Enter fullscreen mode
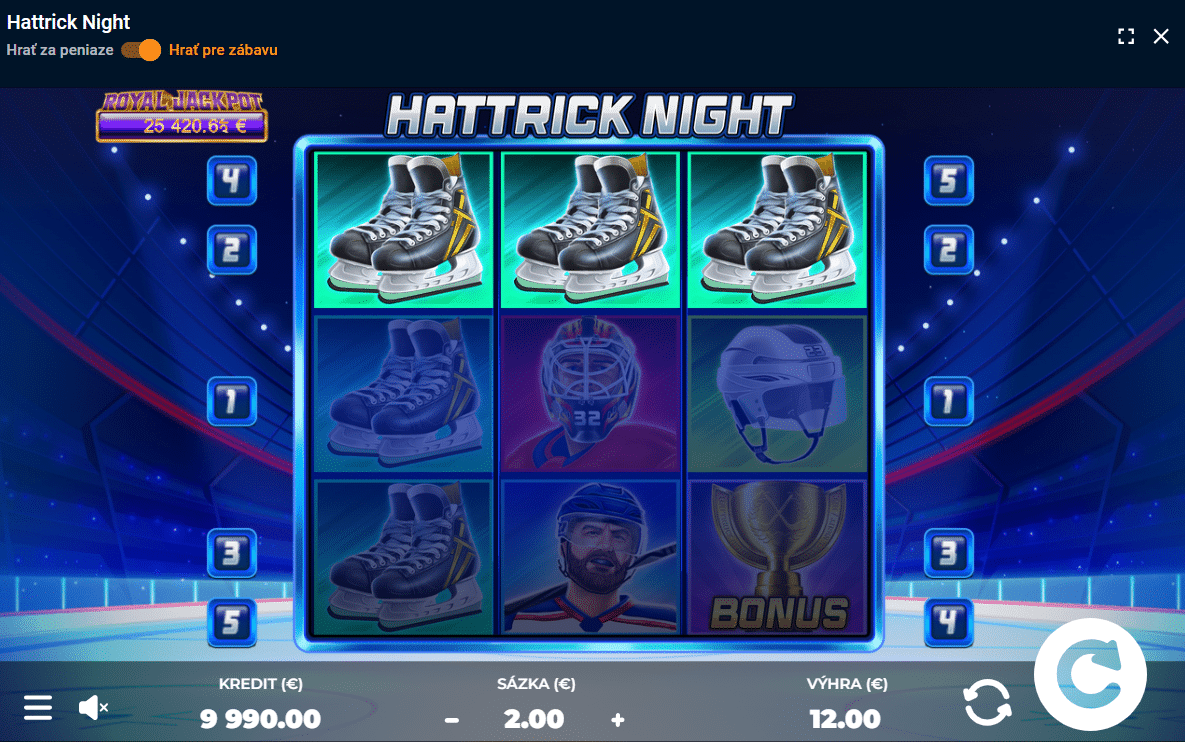The height and width of the screenshot is (742, 1185). [1126, 36]
